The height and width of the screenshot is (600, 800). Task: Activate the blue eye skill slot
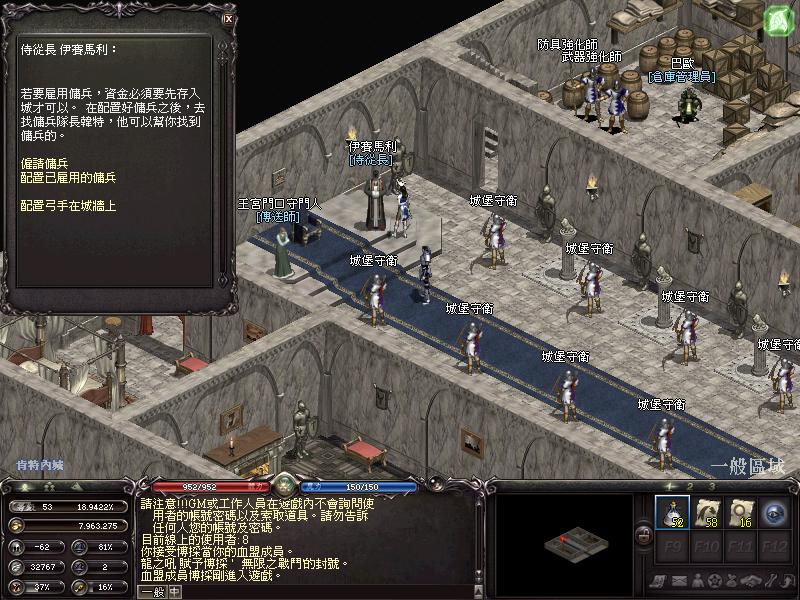pos(774,513)
